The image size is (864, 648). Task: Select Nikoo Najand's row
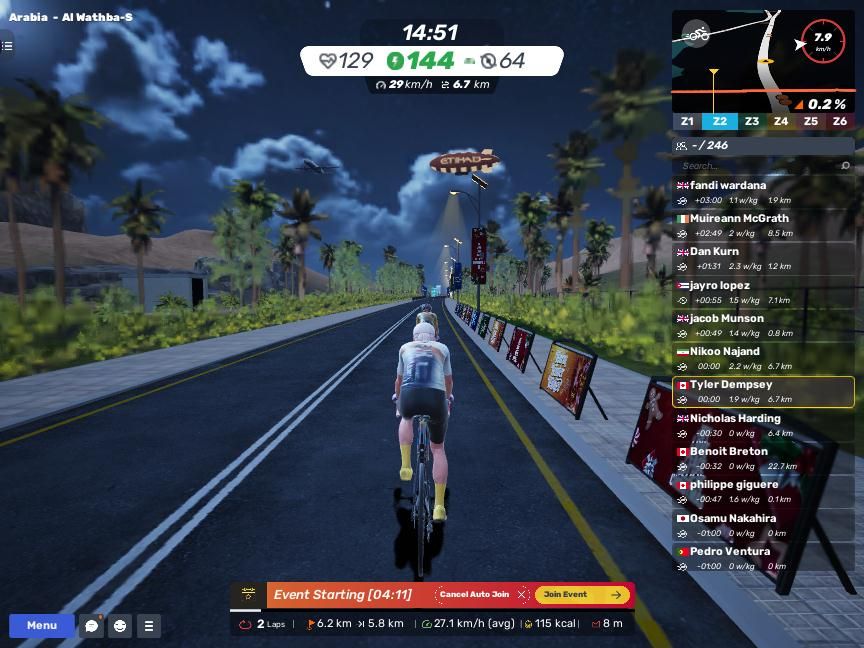(763, 358)
